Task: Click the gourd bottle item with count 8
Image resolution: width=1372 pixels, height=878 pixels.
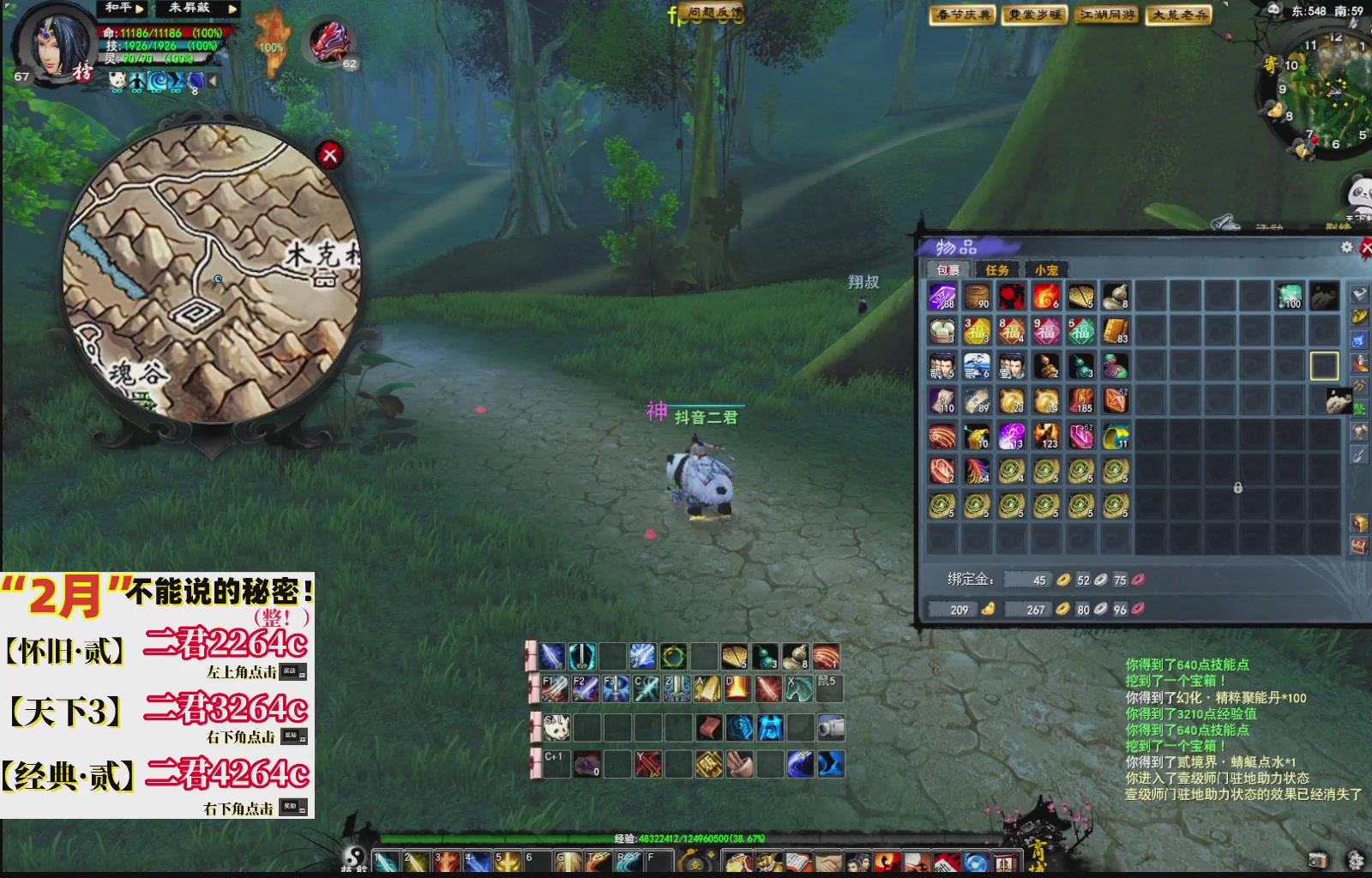Action: click(1116, 296)
